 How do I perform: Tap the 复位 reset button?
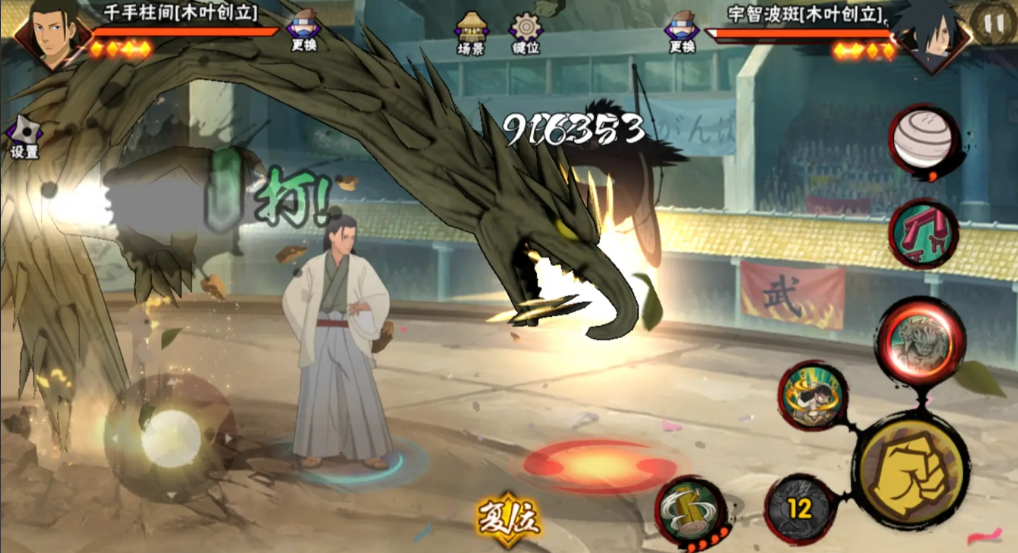(x=509, y=516)
